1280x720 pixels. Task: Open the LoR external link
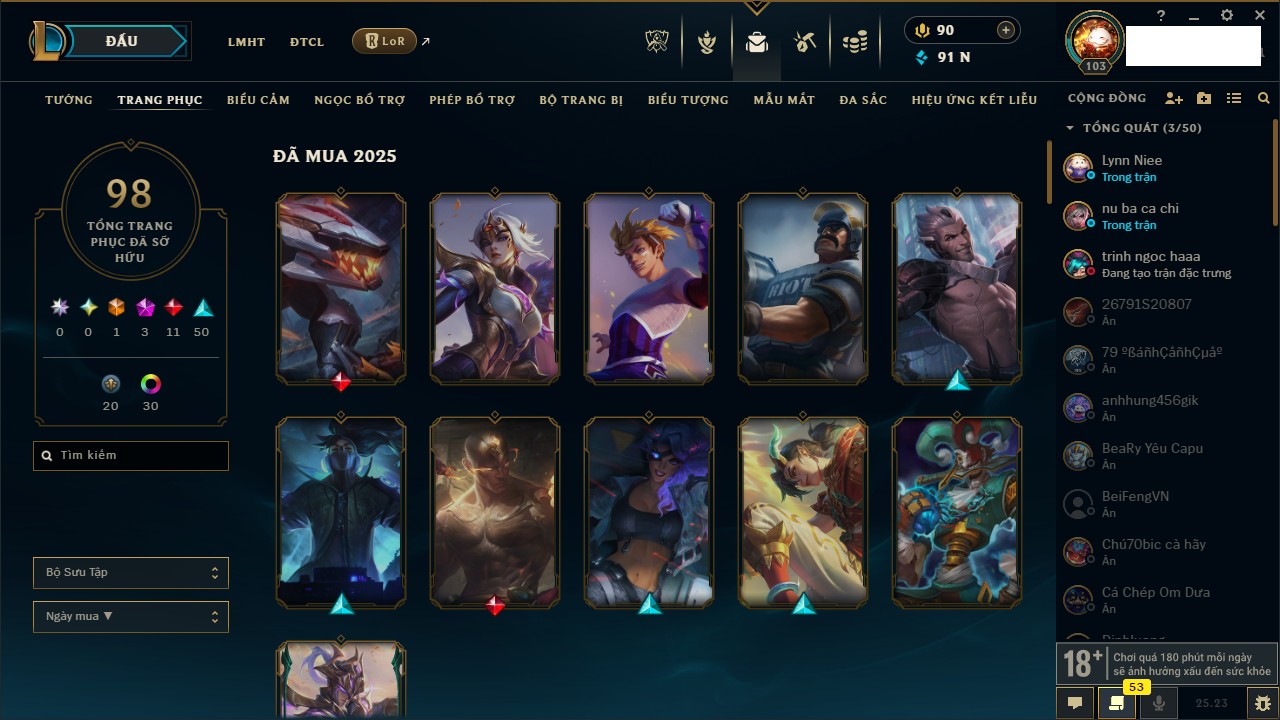click(x=385, y=41)
